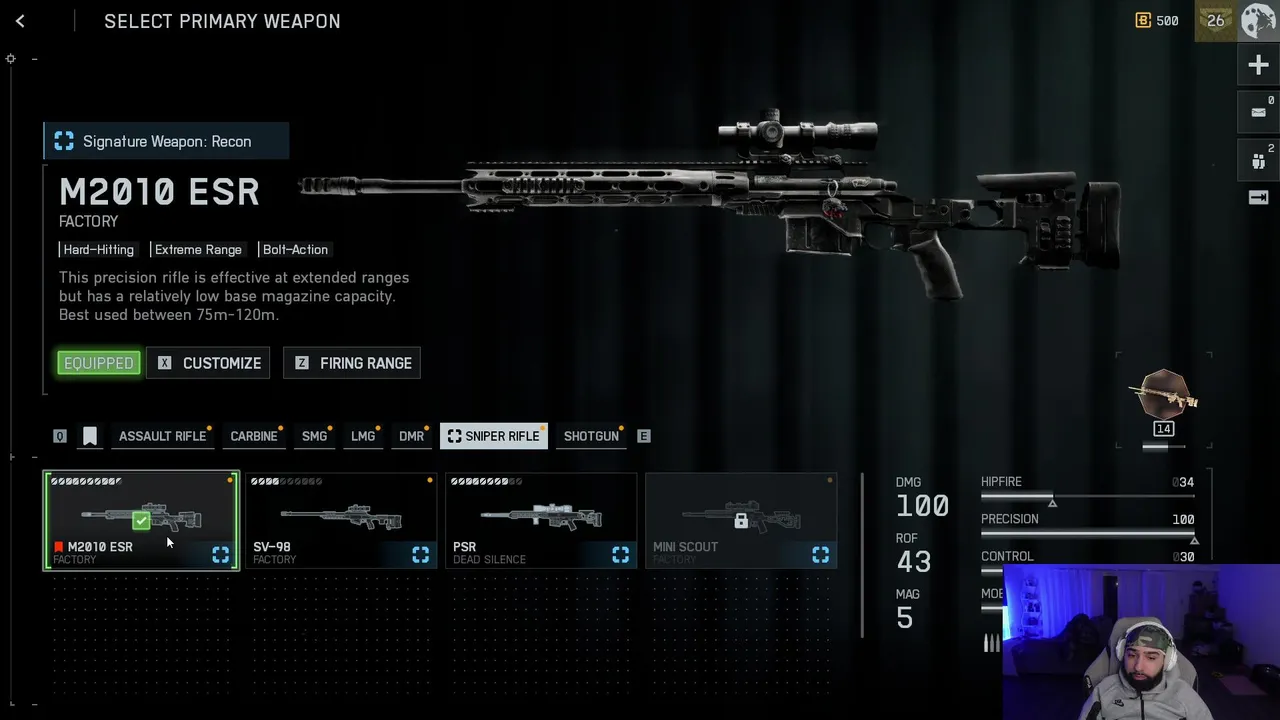The height and width of the screenshot is (720, 1280).
Task: Open the player profile avatar
Action: 1259,21
